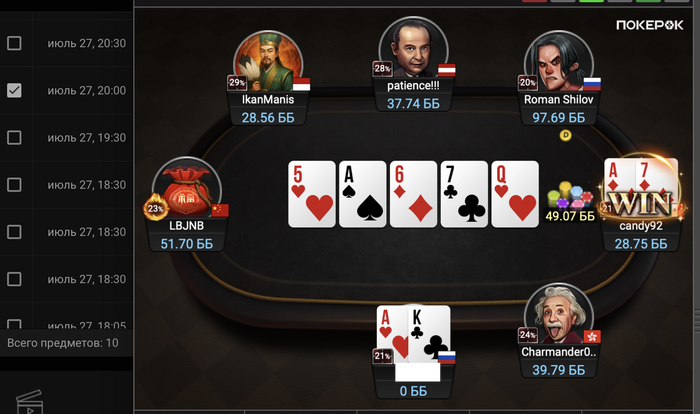
Task: Click LBJNB's red lucky bag avatar
Action: click(x=187, y=191)
